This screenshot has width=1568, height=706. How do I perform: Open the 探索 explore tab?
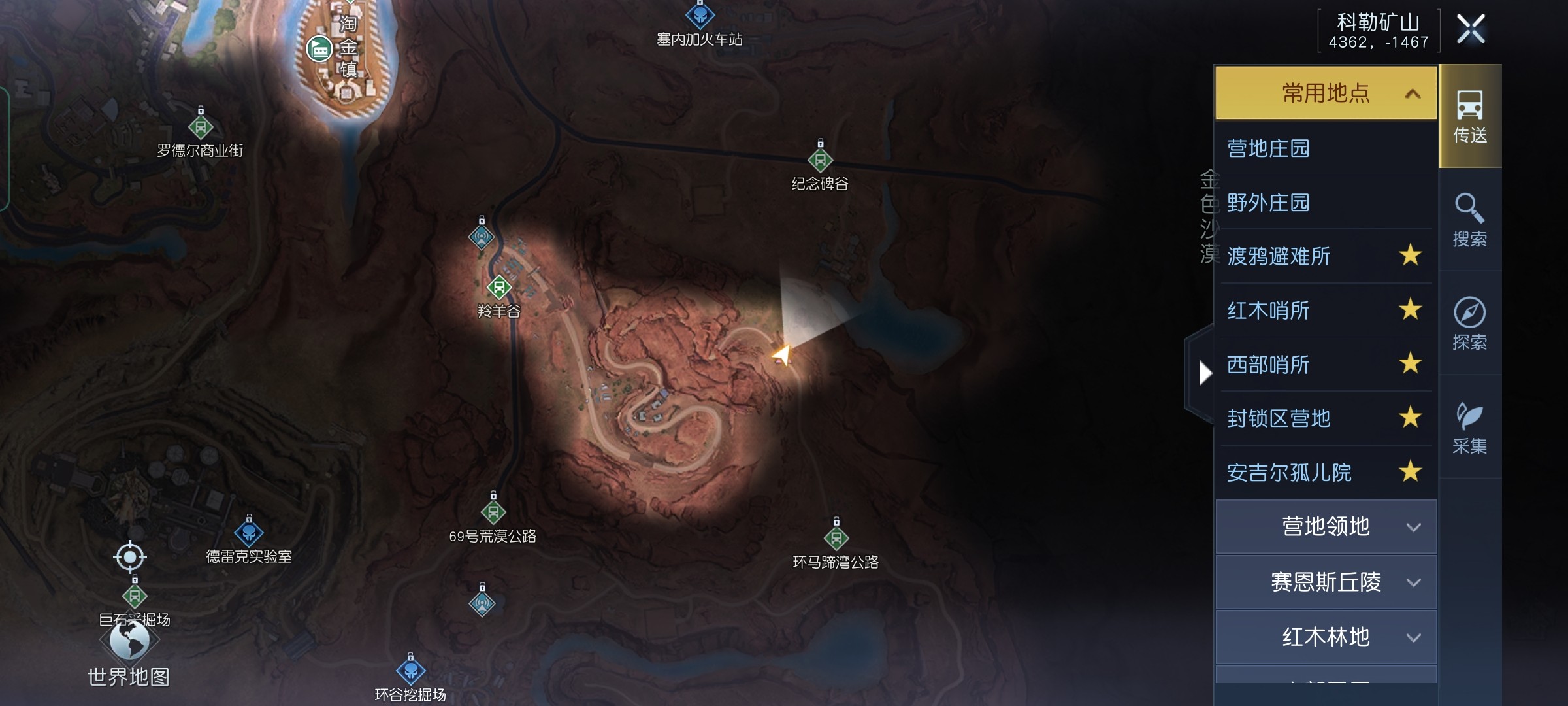1470,324
